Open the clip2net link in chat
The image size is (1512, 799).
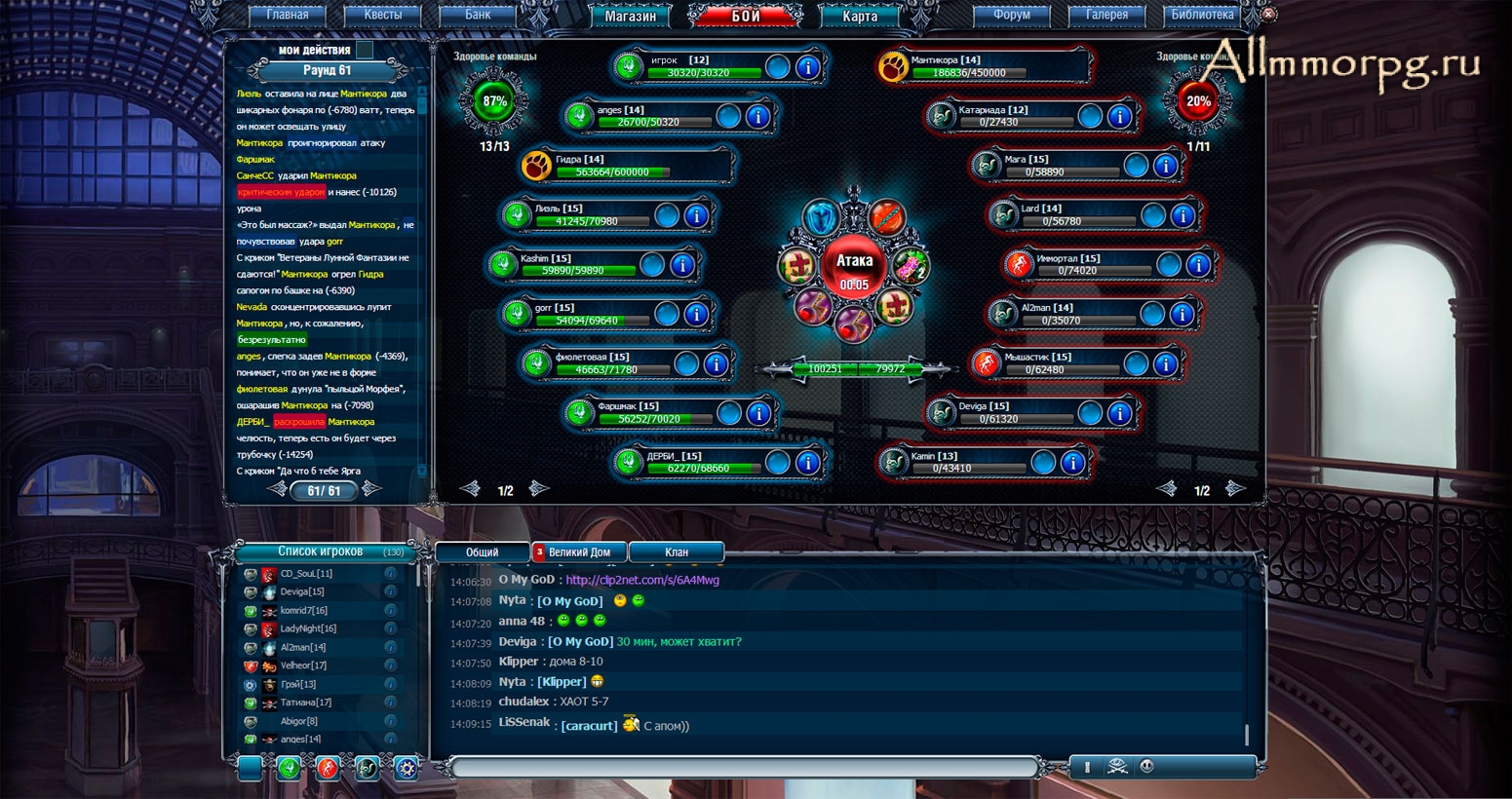coord(642,580)
